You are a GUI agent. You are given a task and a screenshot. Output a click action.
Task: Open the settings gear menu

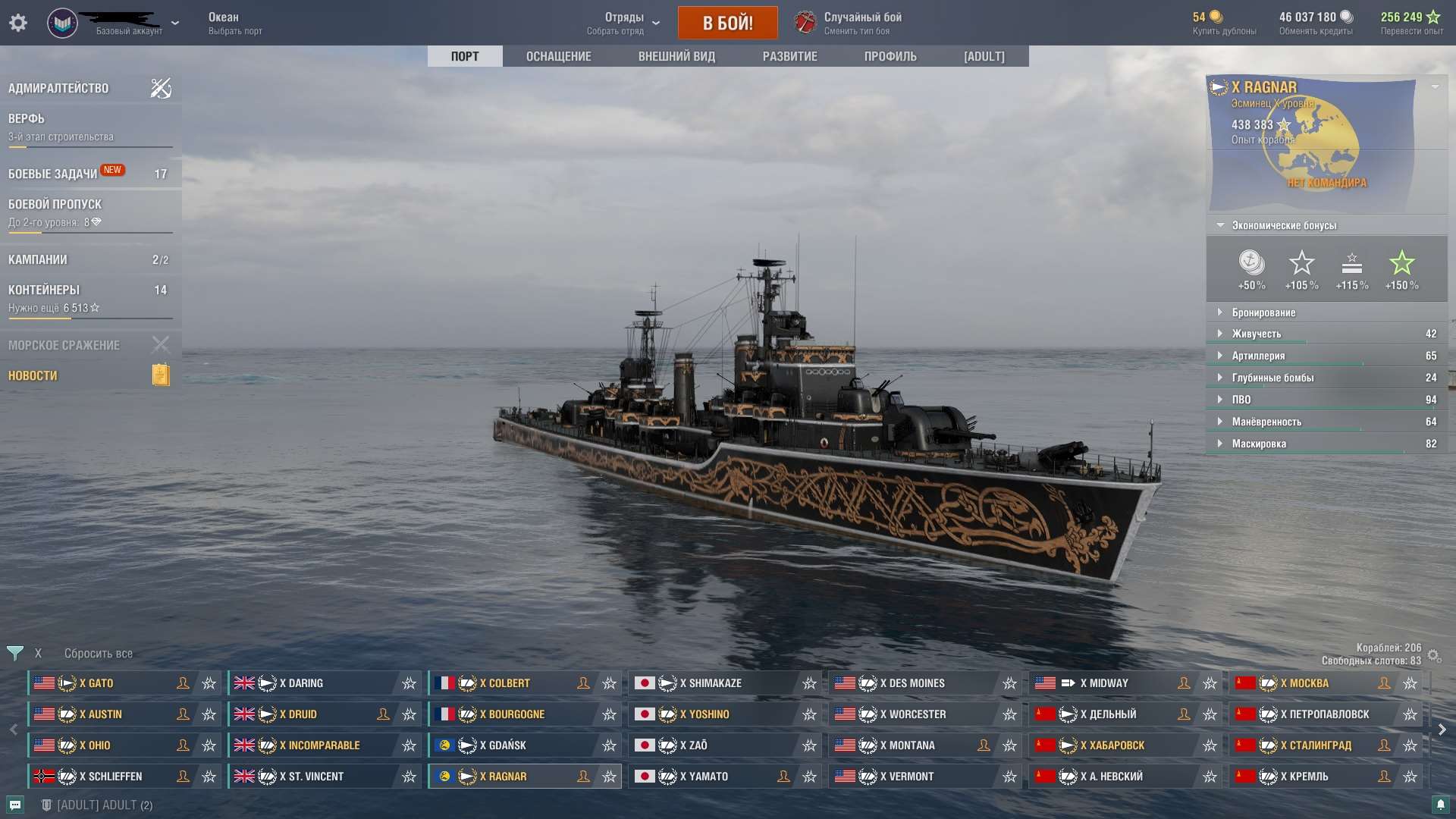coord(18,23)
